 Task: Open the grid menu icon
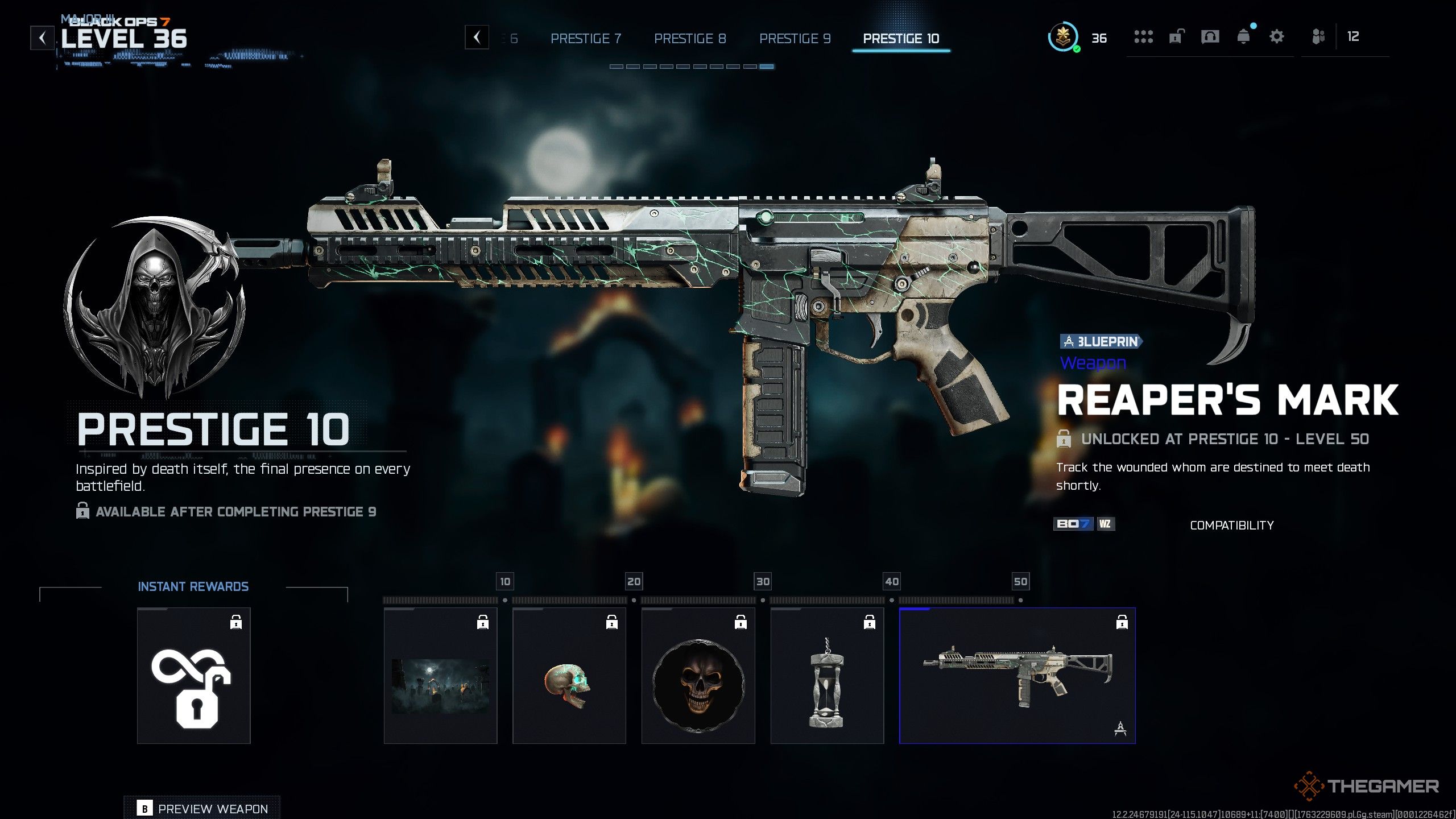1143,37
